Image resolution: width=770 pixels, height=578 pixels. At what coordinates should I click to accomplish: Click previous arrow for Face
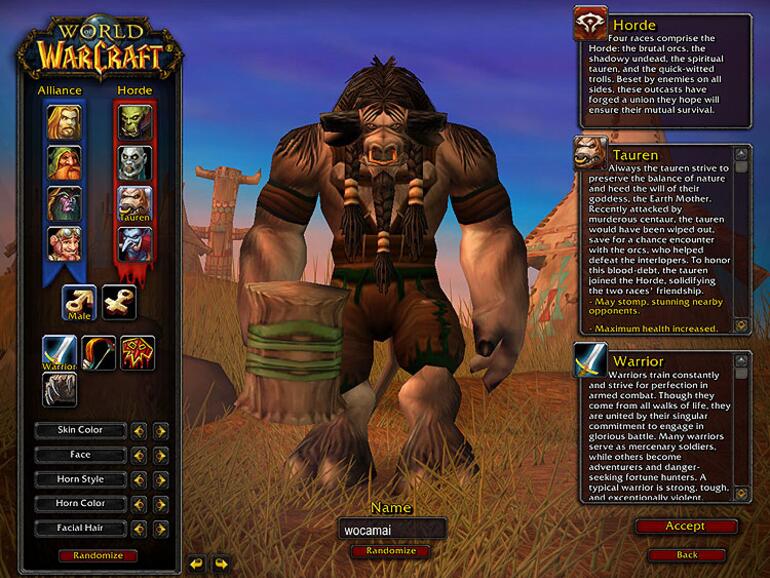click(140, 455)
